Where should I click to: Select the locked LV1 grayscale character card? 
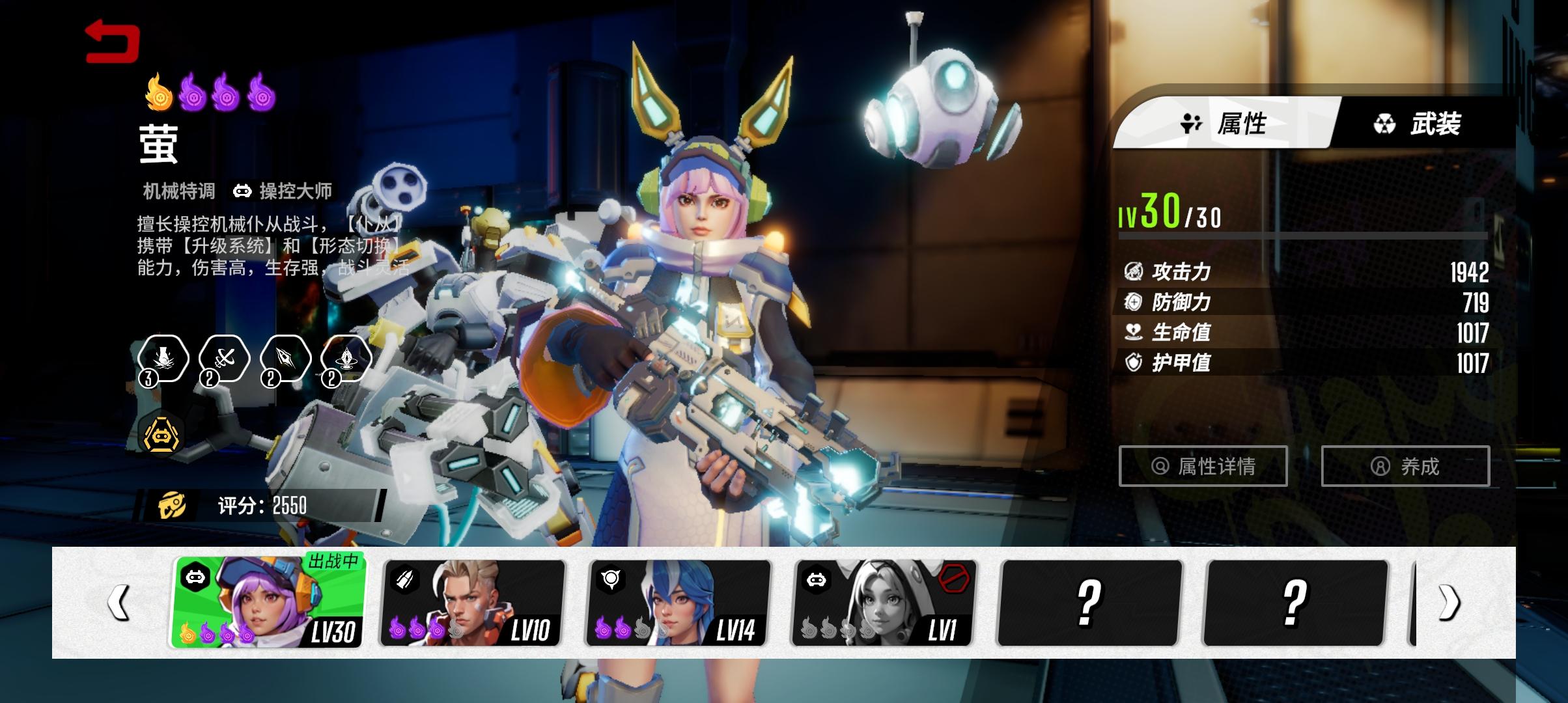pos(884,603)
